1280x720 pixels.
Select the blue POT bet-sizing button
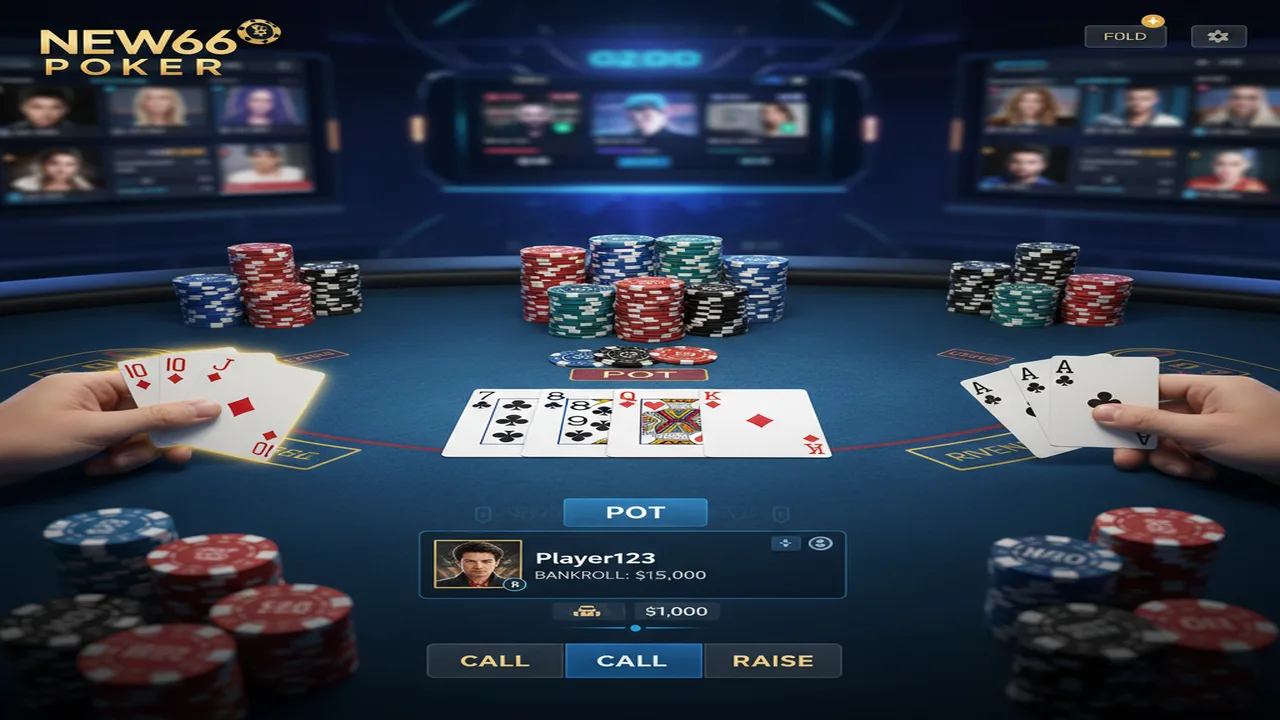(x=636, y=511)
